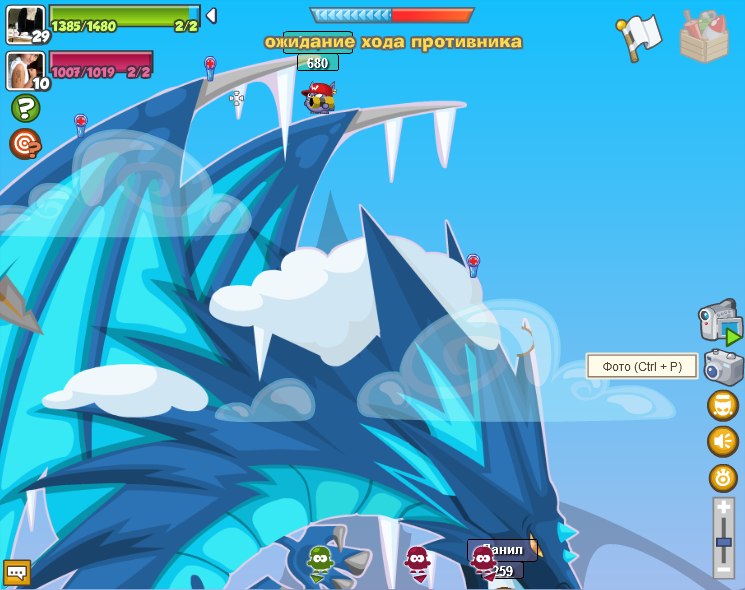Open the chat speech bubble button
Viewport: 745px width, 590px height.
coord(17,572)
